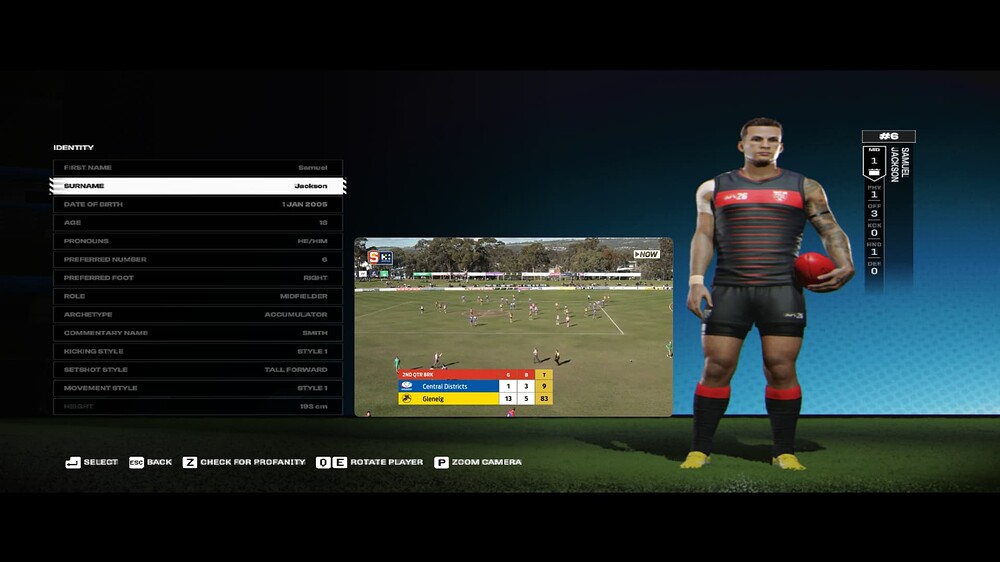
Task: Click the picture-in-picture football match video
Action: (513, 326)
